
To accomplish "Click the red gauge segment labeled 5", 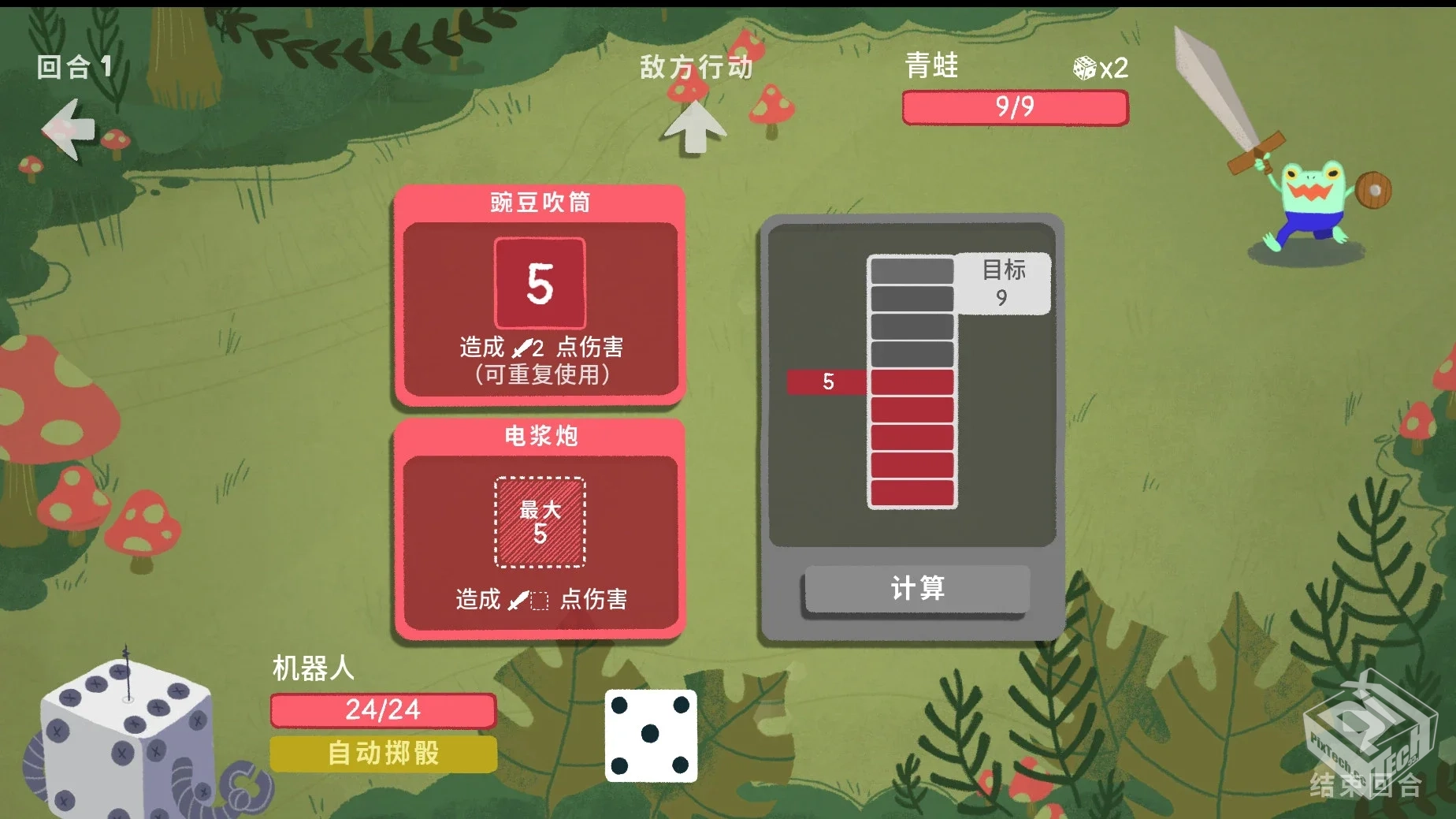I will tap(827, 382).
